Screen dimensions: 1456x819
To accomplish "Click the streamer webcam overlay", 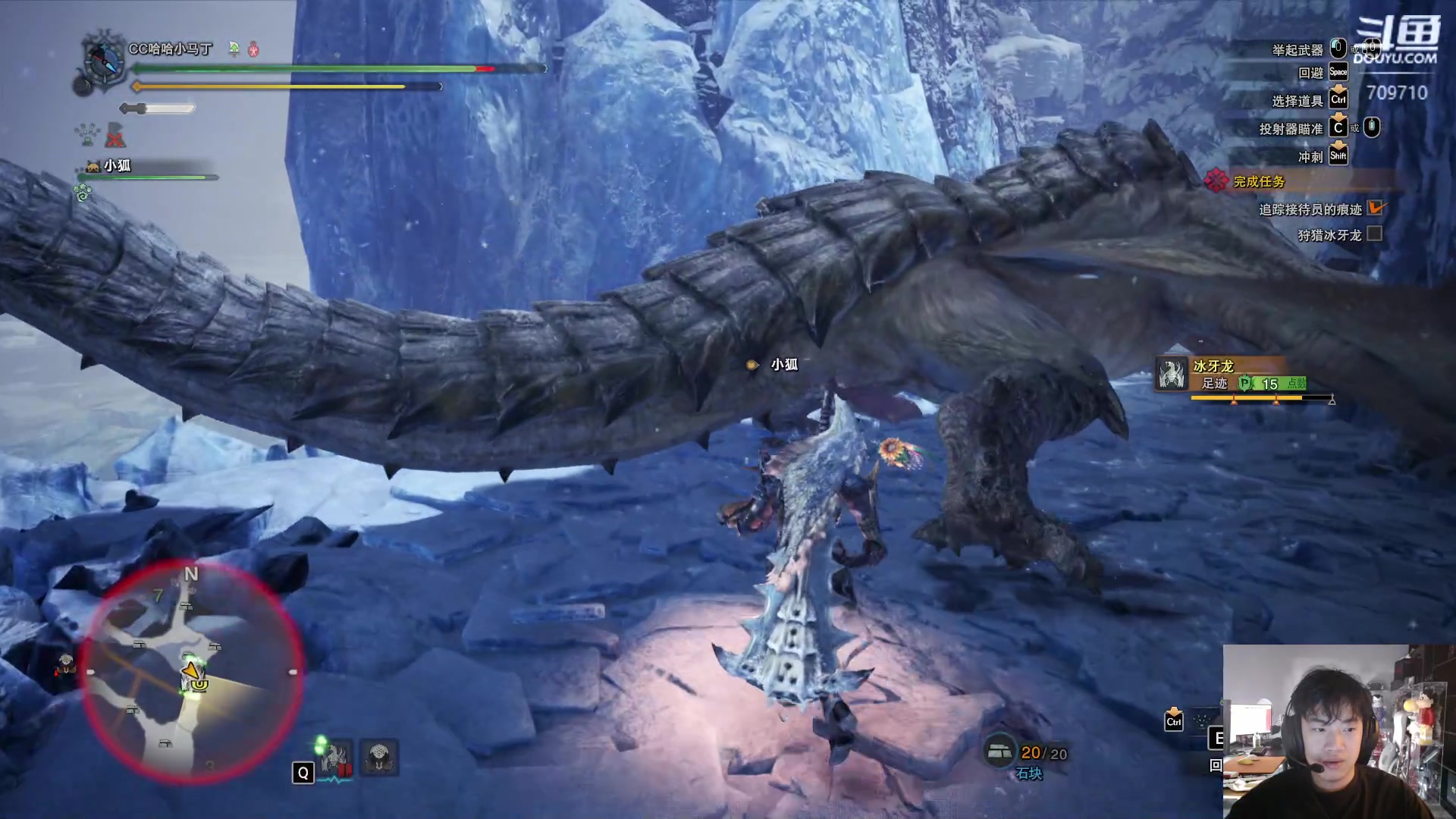I will [x=1337, y=731].
